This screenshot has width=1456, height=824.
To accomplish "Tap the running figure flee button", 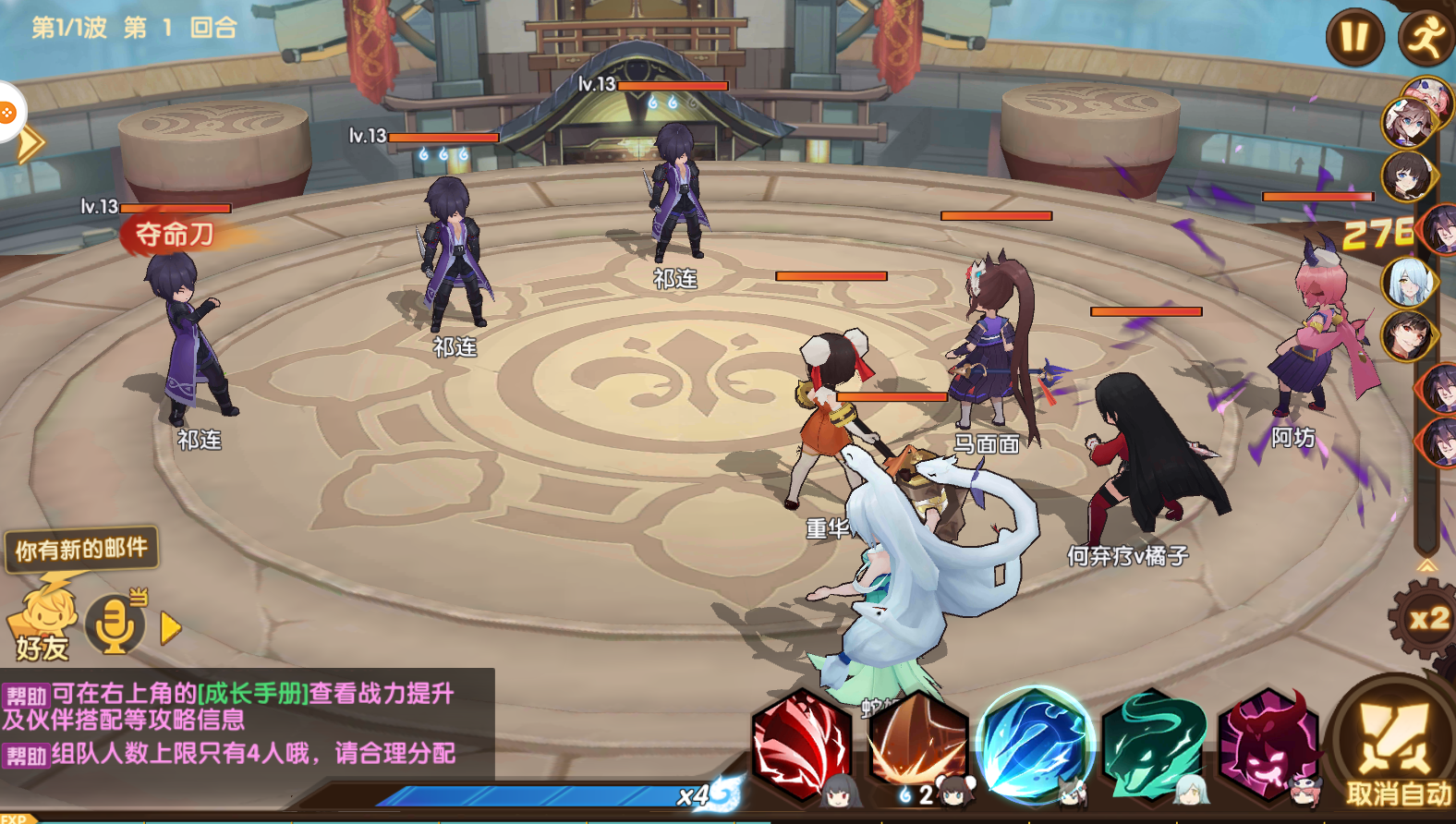I will 1426,37.
